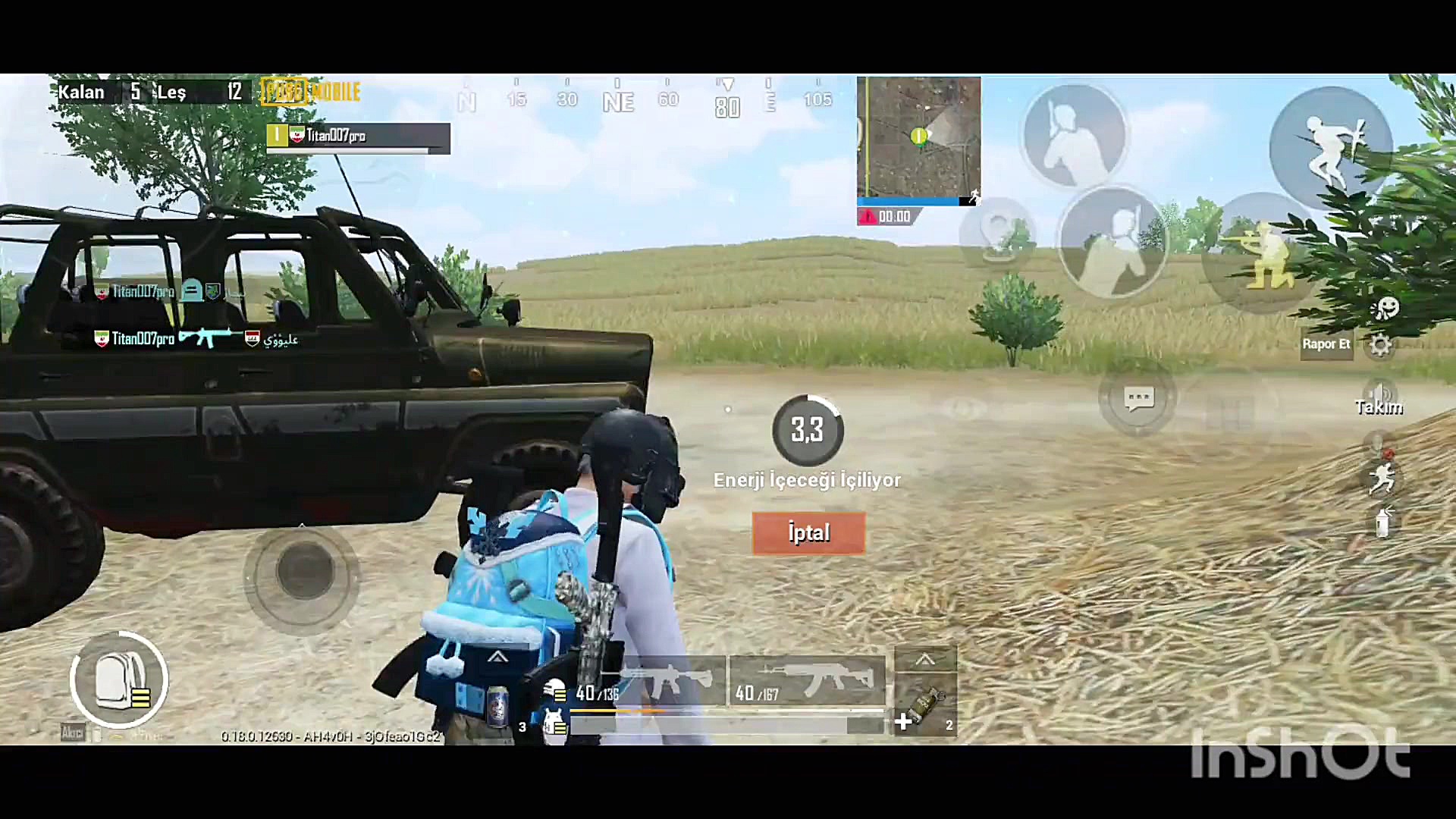Enable auto-run with the running figure icon
Viewport: 1456px width, 819px height.
1384,478
